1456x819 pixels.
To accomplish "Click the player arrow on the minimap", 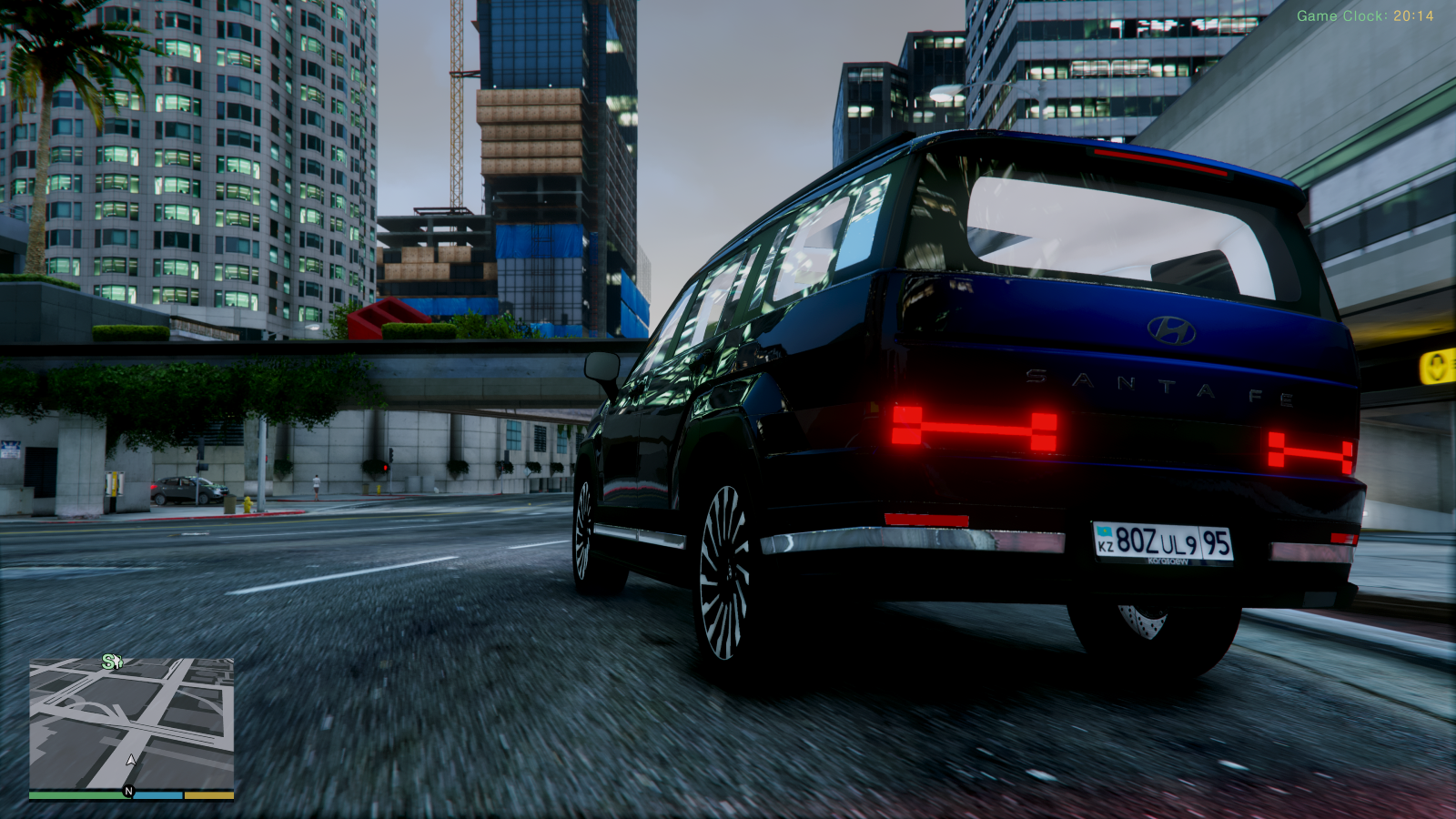I will point(130,761).
